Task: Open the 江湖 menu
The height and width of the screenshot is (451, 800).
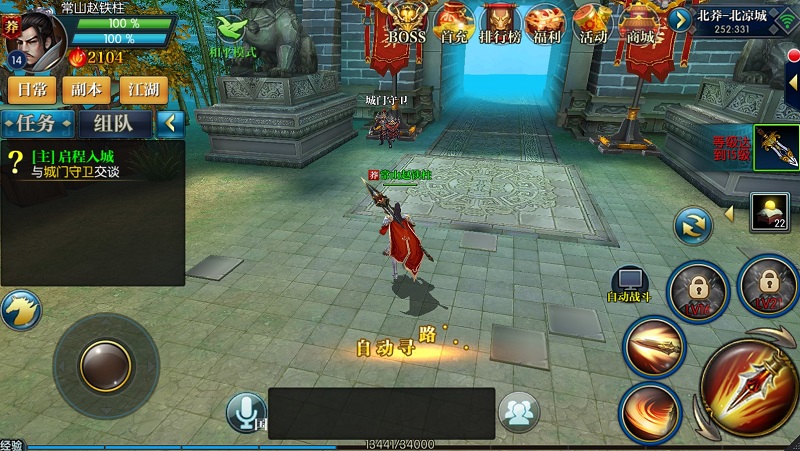Action: [144, 89]
